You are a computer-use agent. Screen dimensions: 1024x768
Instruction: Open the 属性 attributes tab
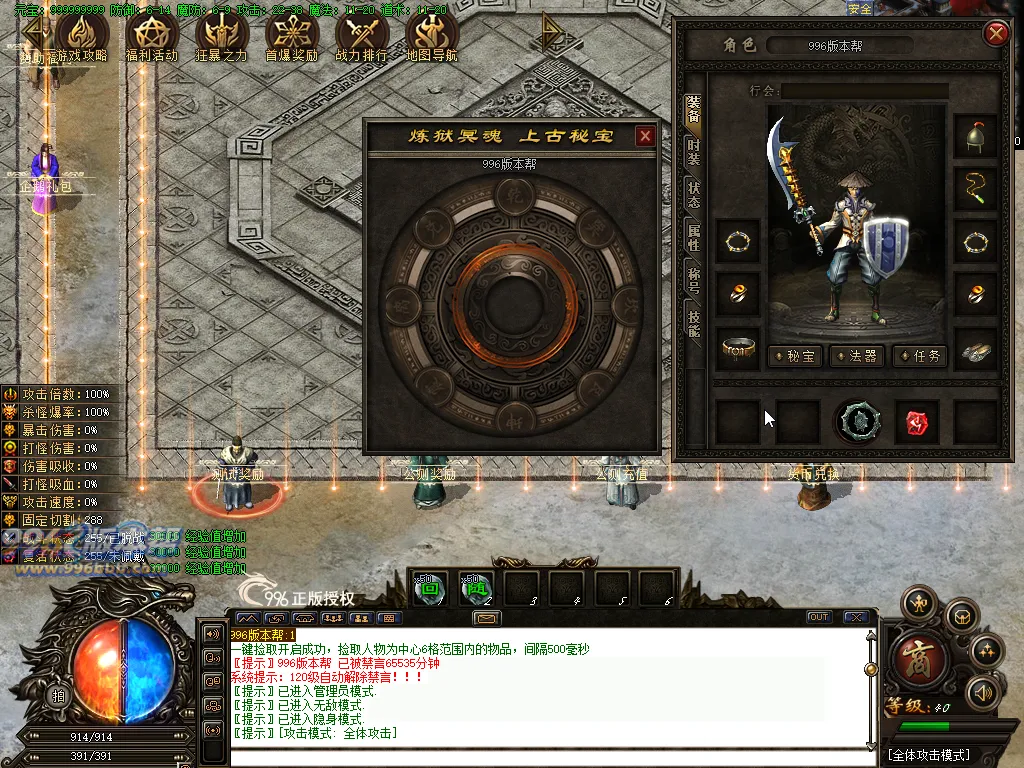point(693,237)
